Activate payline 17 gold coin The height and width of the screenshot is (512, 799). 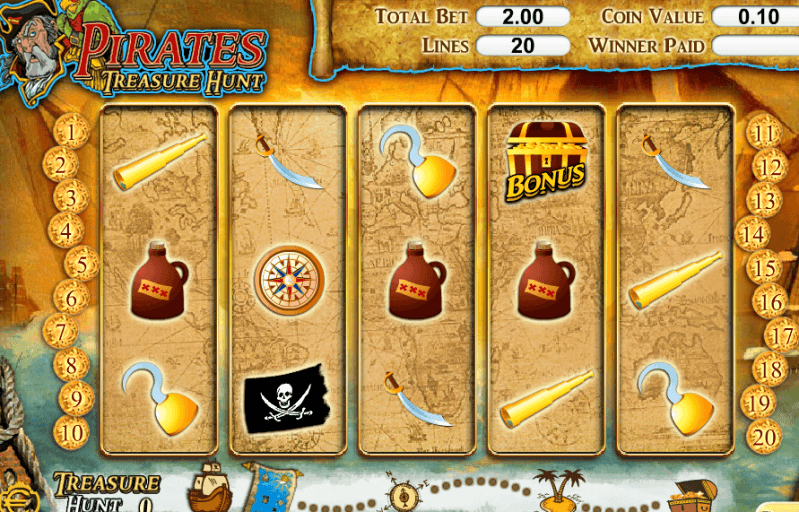[x=781, y=335]
